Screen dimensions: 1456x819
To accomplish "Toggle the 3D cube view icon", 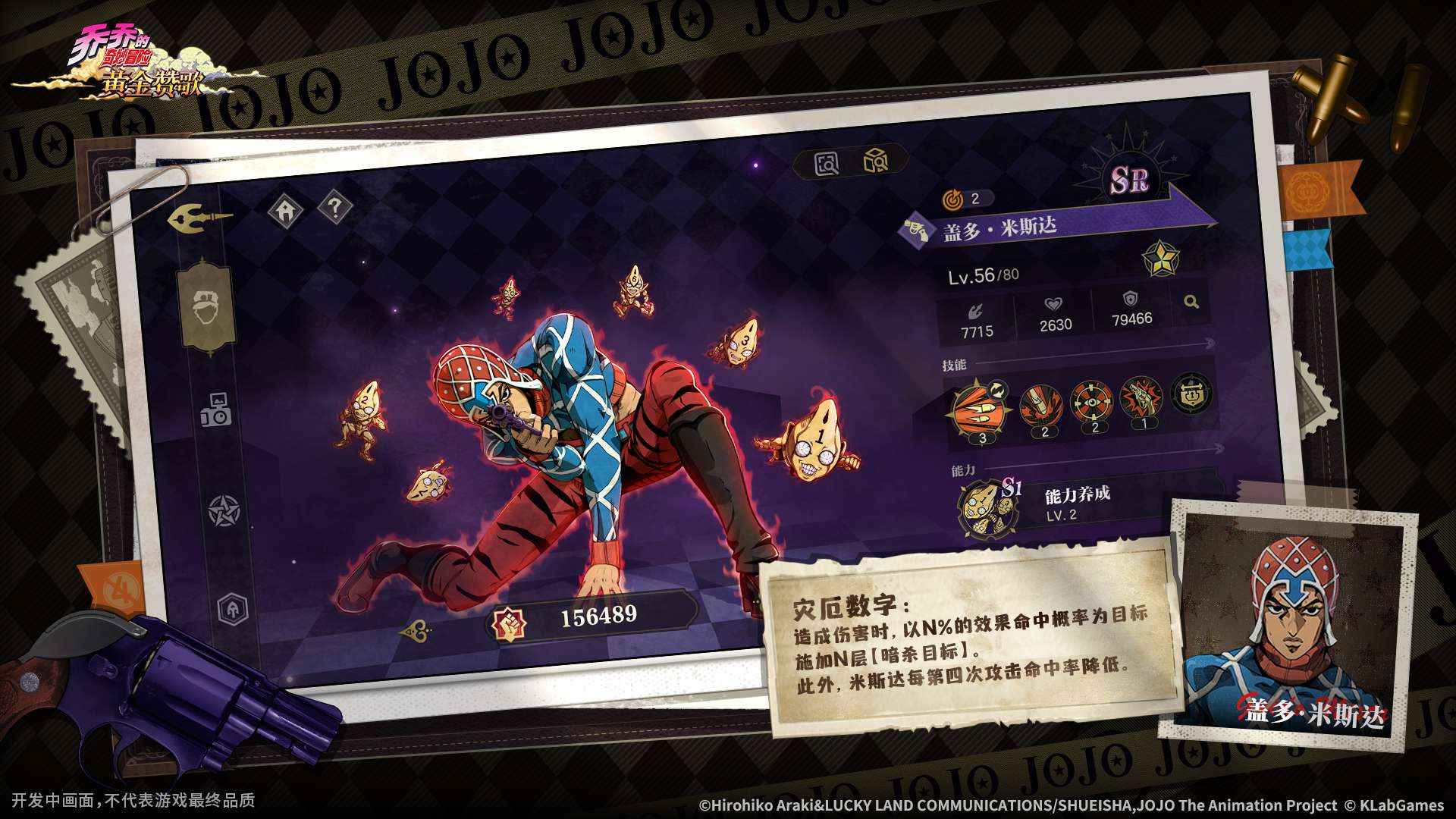I will 876,161.
